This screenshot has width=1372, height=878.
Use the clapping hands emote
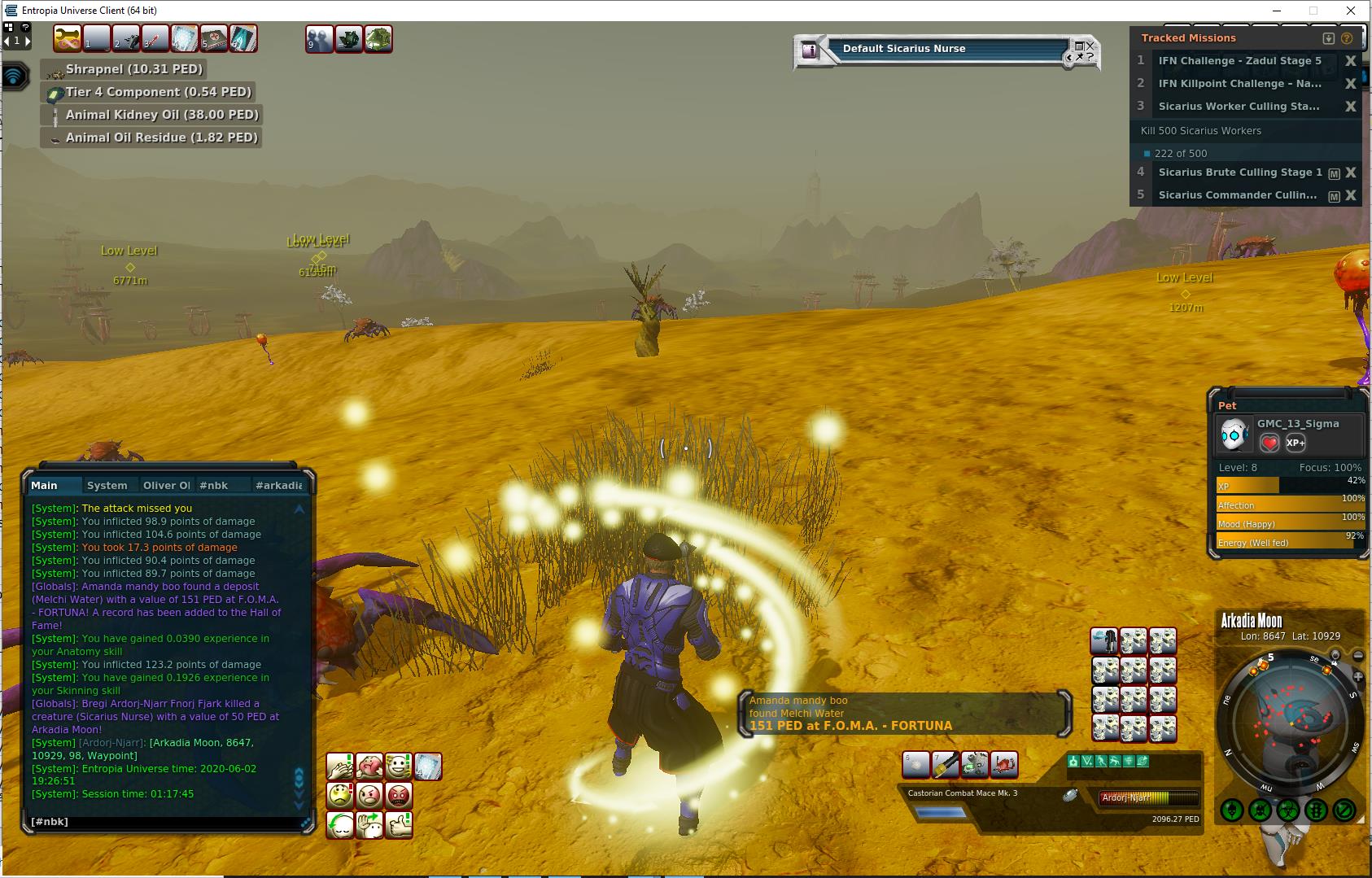[339, 766]
